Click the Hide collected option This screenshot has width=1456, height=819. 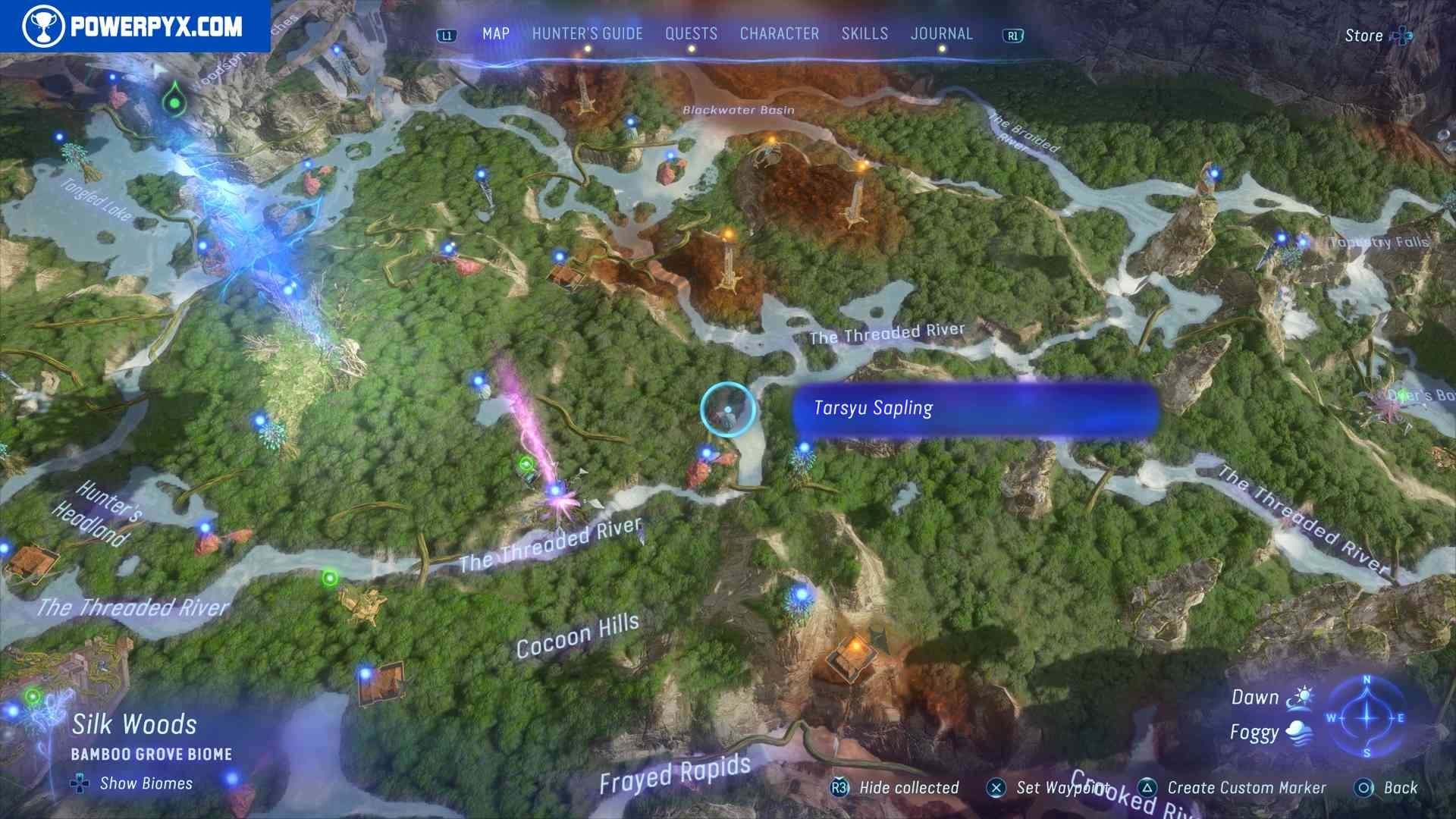coord(908,788)
